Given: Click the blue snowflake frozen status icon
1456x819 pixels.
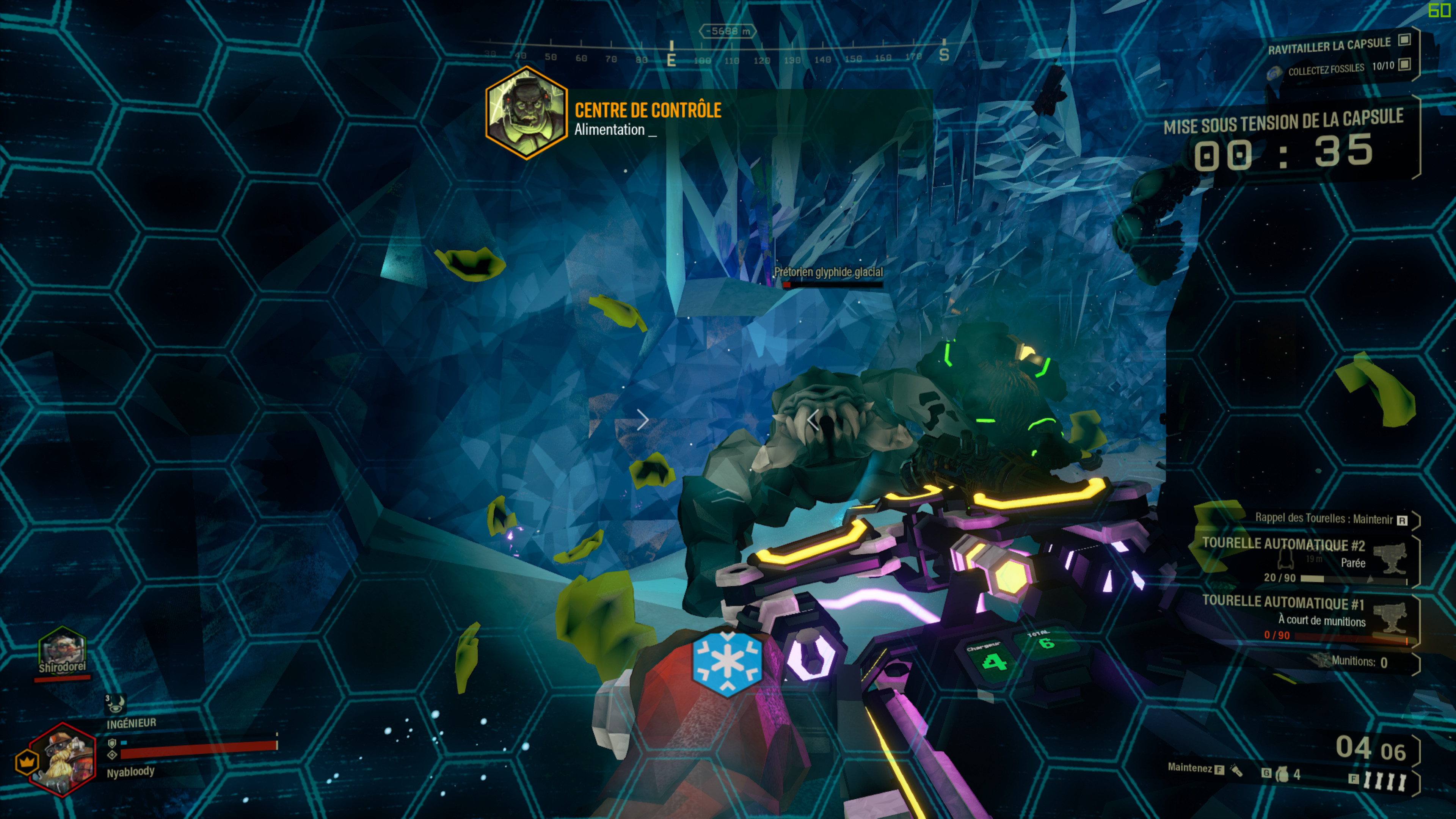Looking at the screenshot, I should point(727,663).
